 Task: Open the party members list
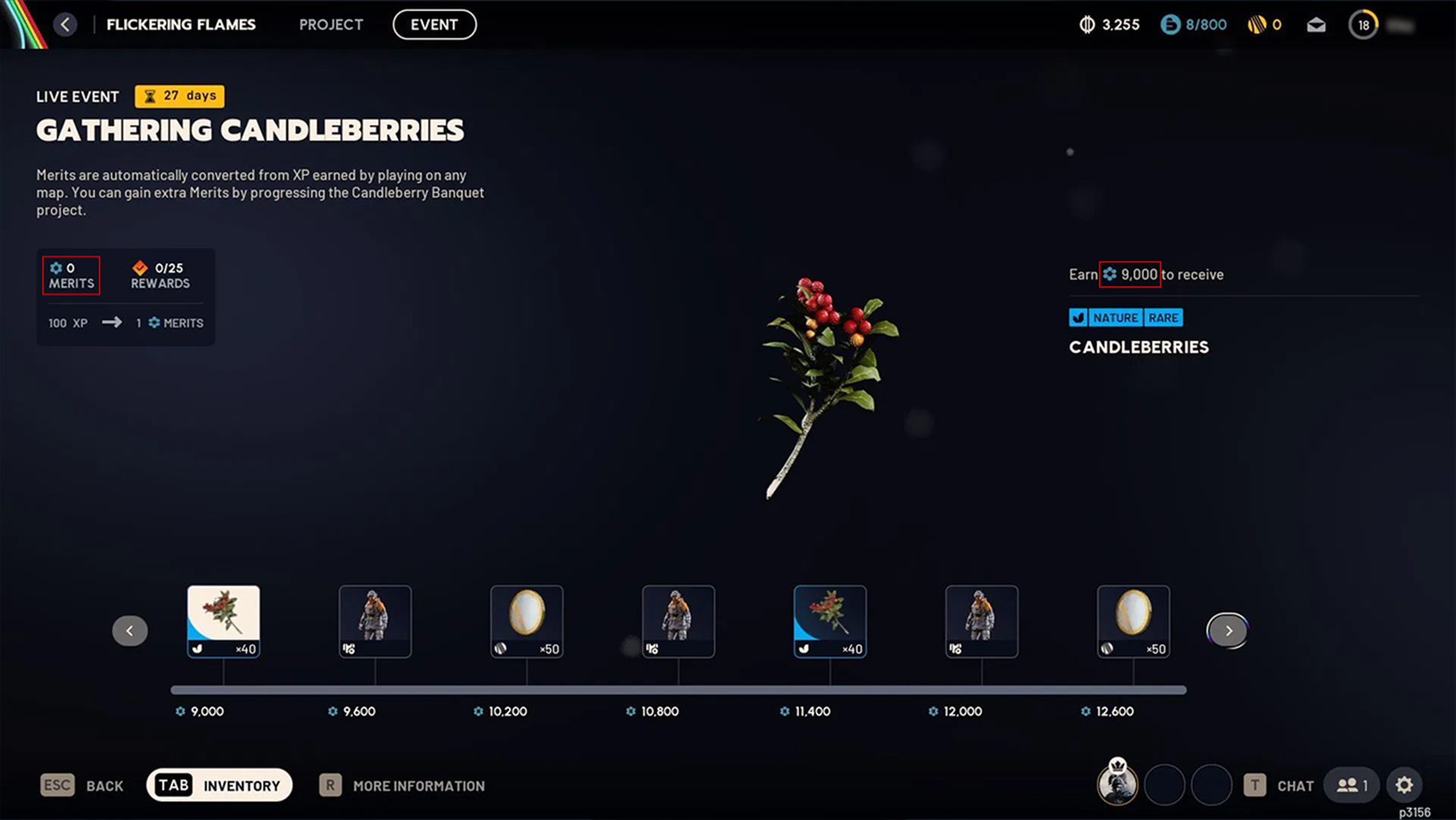coord(1351,785)
